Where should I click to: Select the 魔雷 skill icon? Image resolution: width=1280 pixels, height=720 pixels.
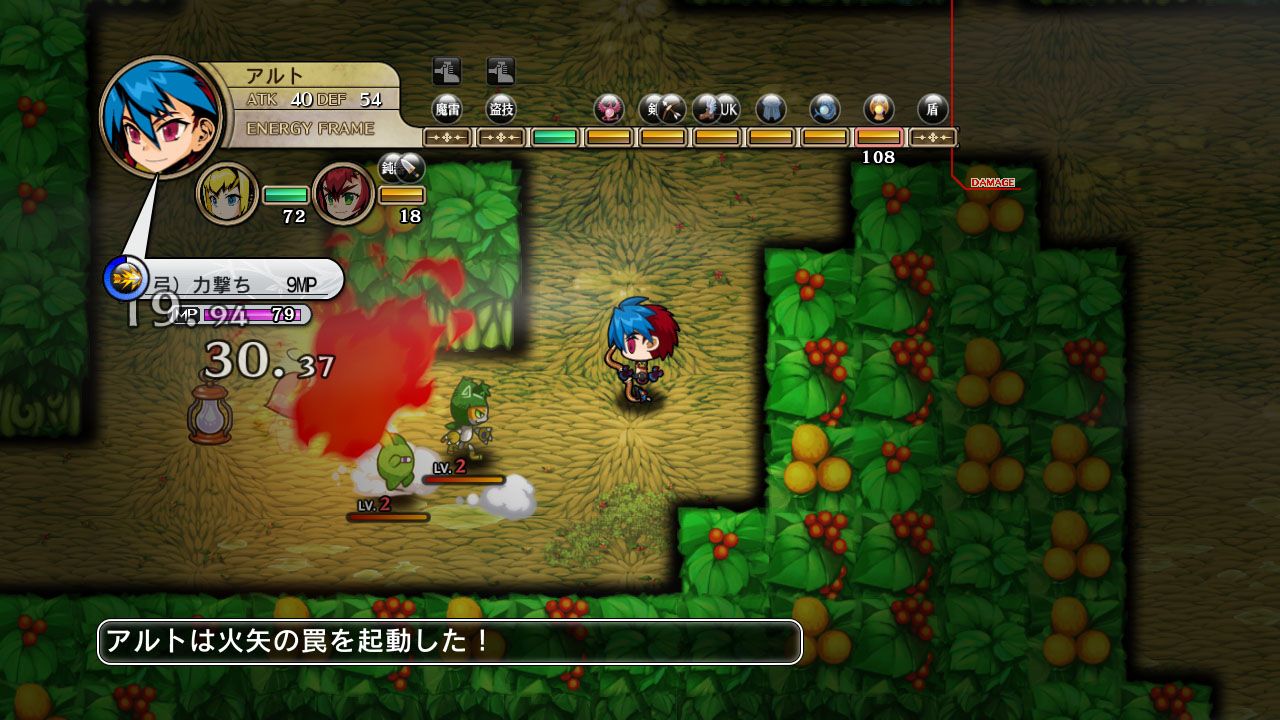click(x=448, y=108)
